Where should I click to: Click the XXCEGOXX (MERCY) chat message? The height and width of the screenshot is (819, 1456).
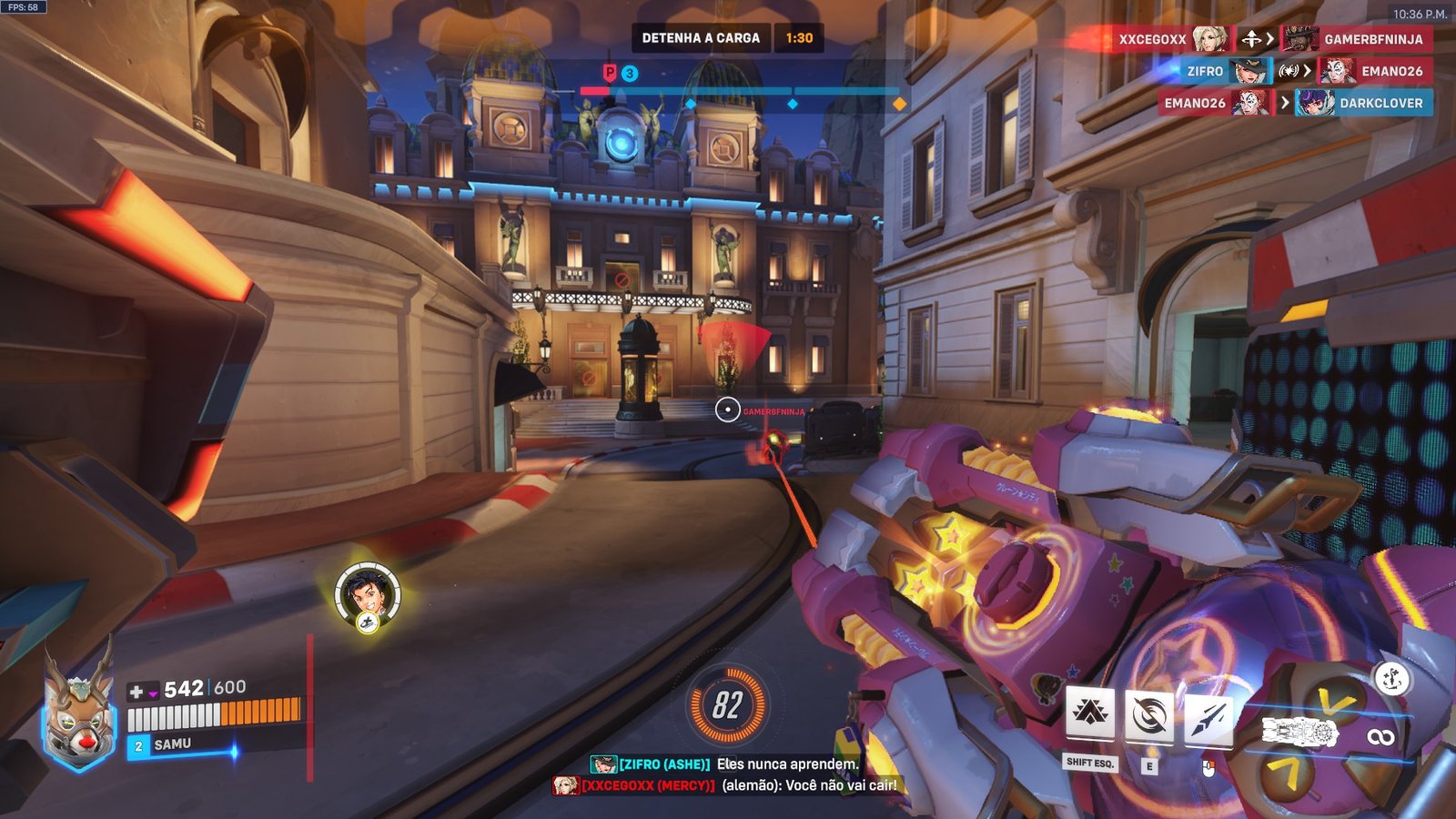tap(725, 784)
